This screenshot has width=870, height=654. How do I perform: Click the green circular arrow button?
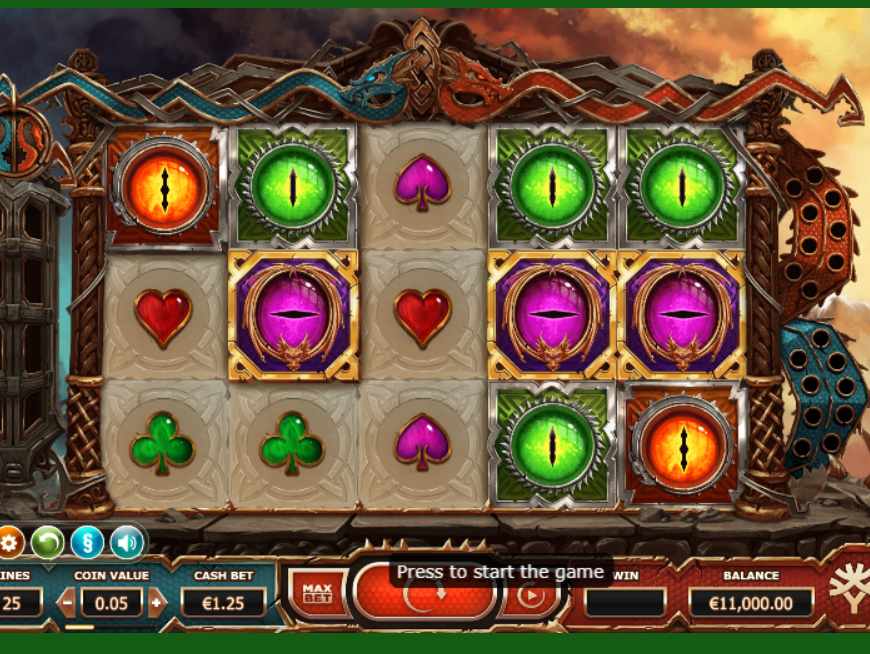point(47,543)
